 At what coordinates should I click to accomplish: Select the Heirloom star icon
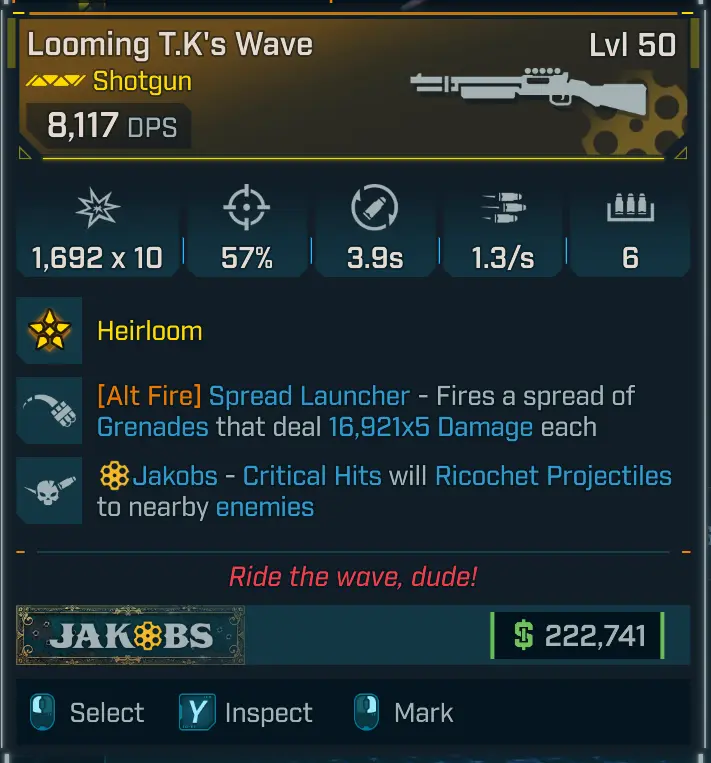tap(49, 331)
